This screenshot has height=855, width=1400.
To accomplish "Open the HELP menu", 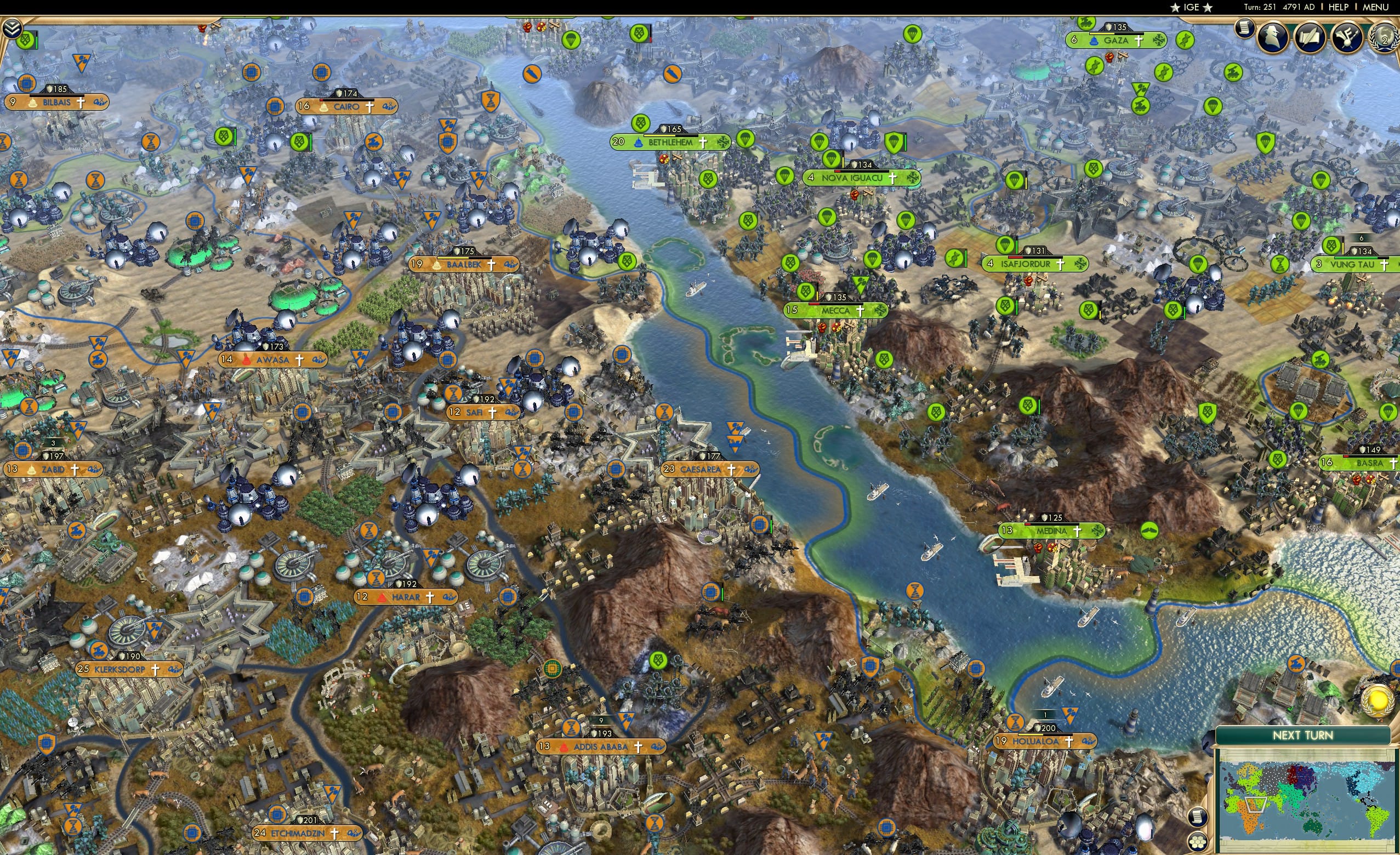I will click(x=1338, y=7).
